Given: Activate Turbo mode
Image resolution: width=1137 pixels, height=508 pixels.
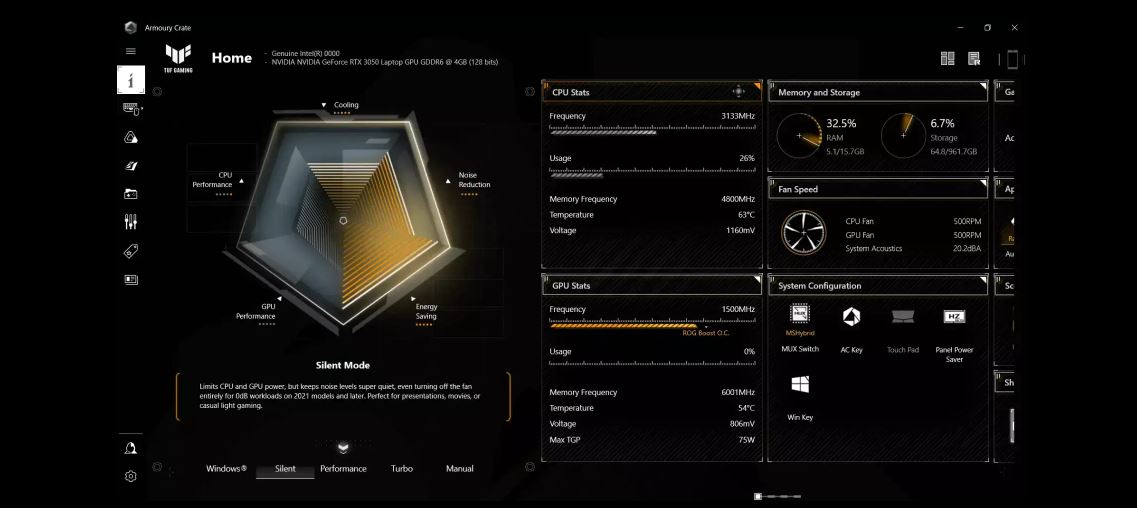Looking at the screenshot, I should point(401,469).
